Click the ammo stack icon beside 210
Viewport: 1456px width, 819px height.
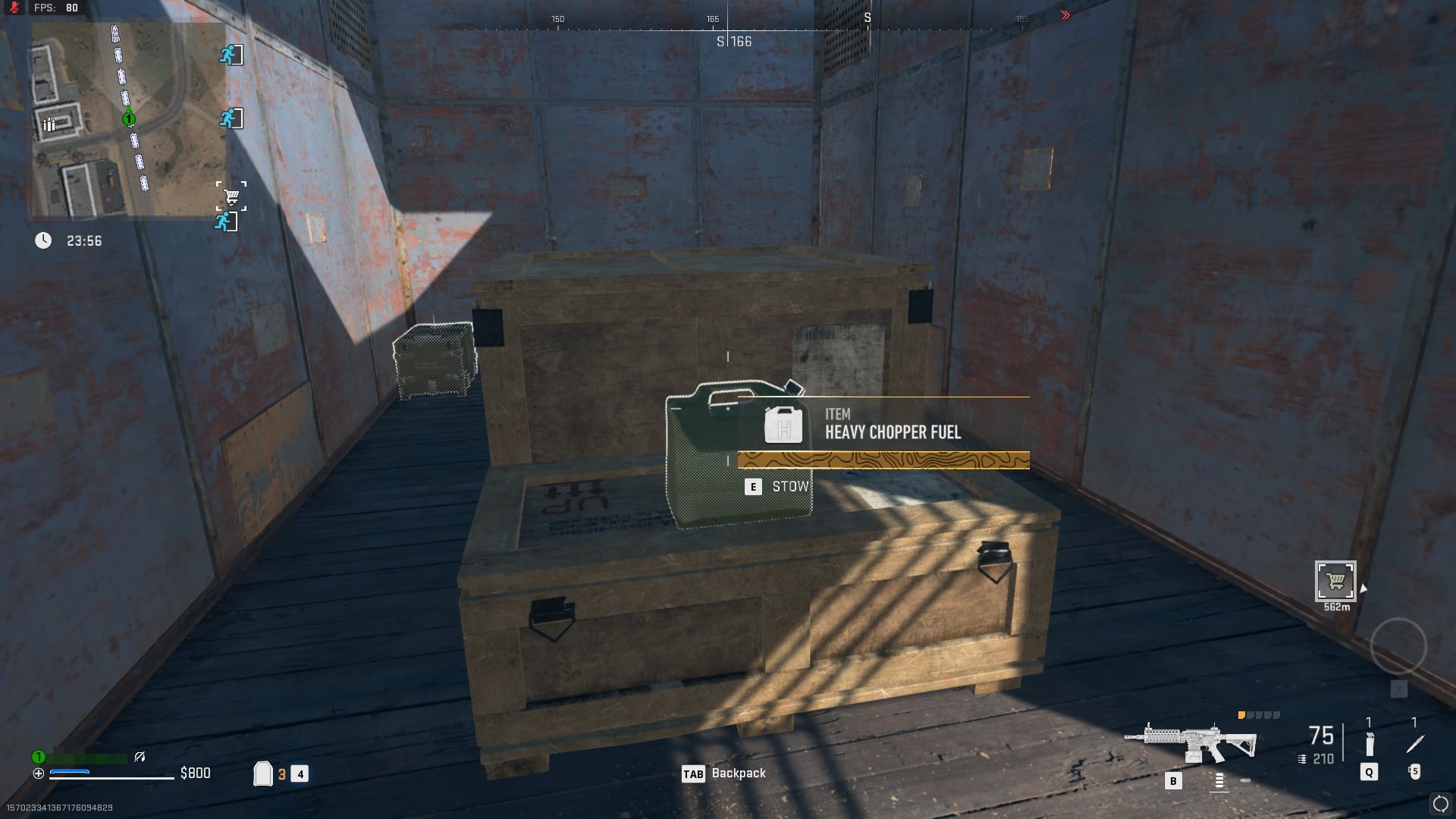[1302, 759]
